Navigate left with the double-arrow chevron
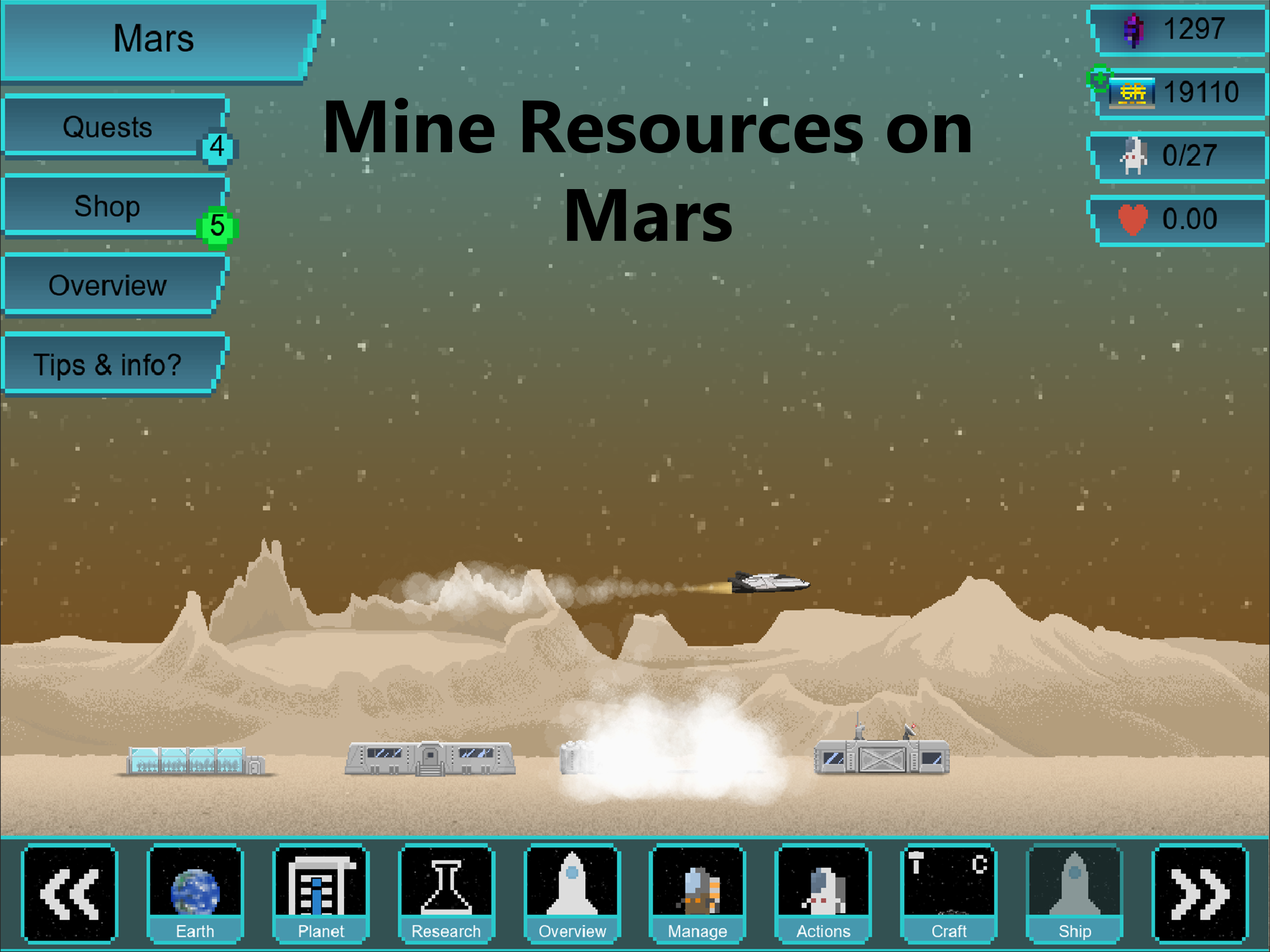 (x=69, y=893)
